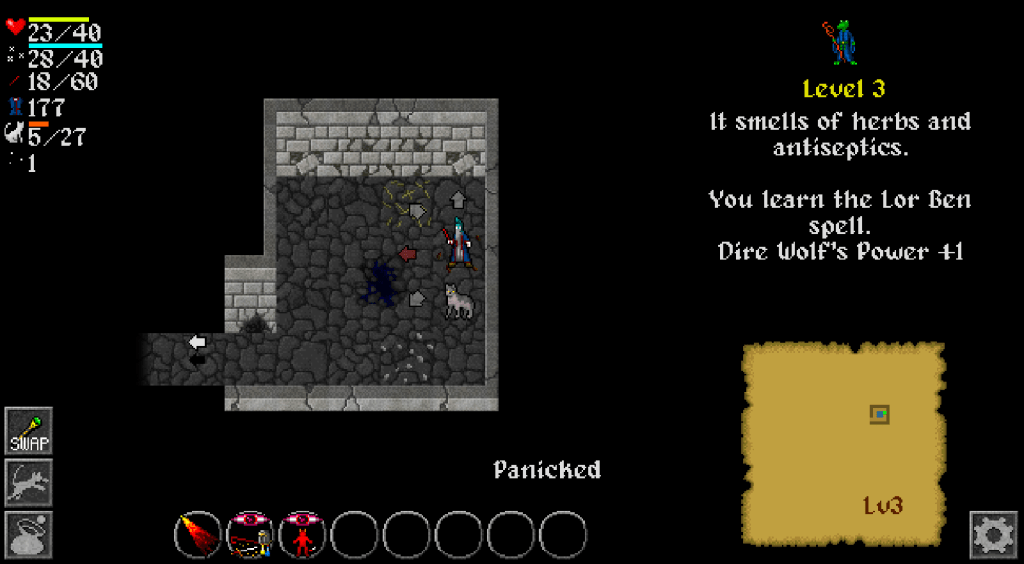
Task: Select the lizard mage character portrait
Action: tap(843, 43)
